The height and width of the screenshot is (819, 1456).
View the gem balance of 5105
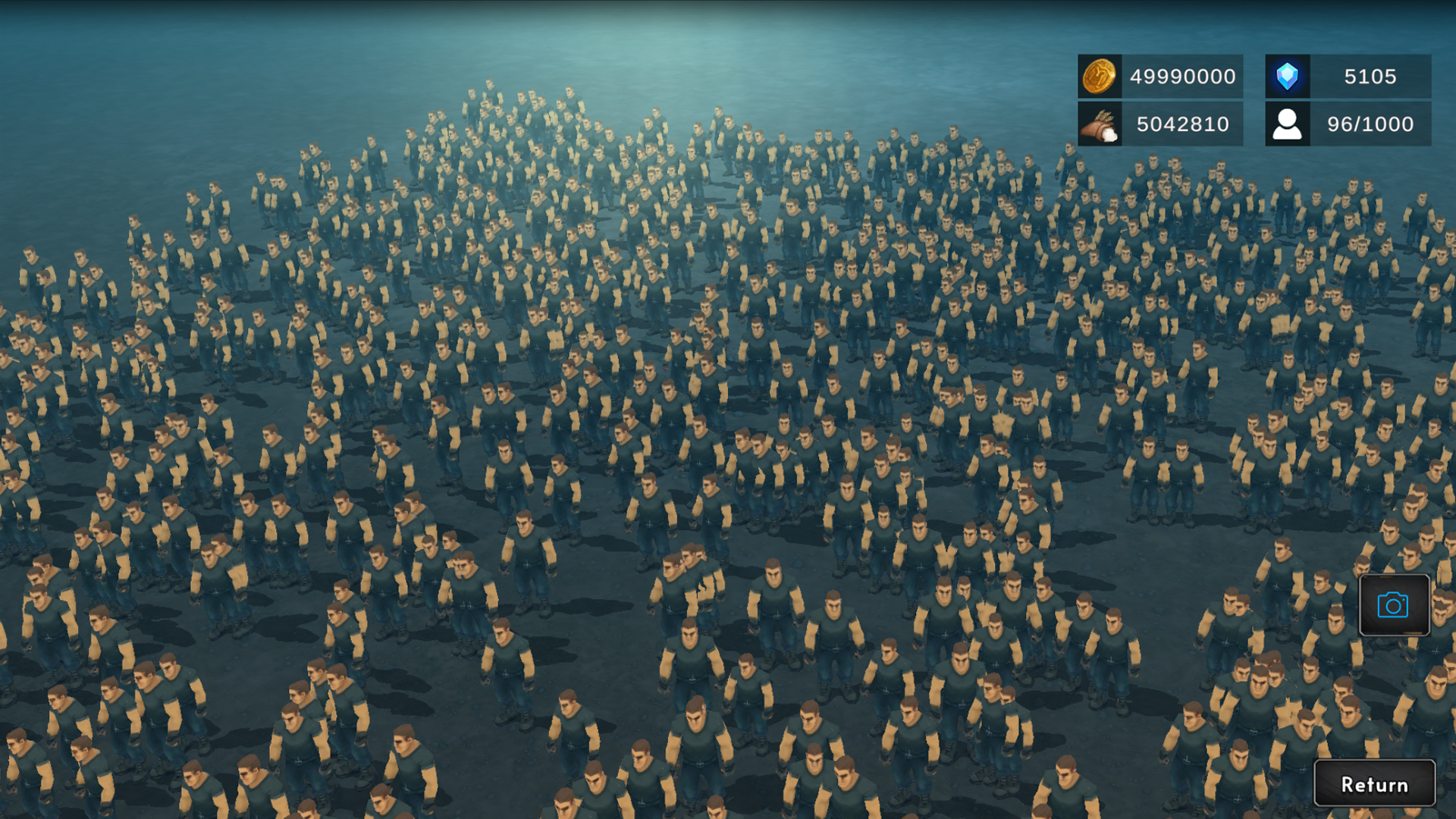click(1368, 76)
